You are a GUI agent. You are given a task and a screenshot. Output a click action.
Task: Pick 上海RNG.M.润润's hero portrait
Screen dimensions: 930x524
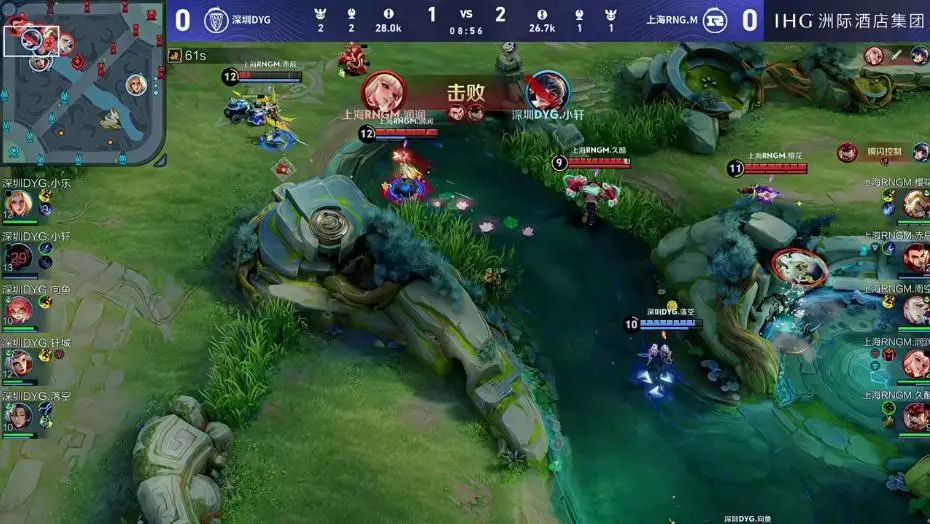tap(915, 363)
